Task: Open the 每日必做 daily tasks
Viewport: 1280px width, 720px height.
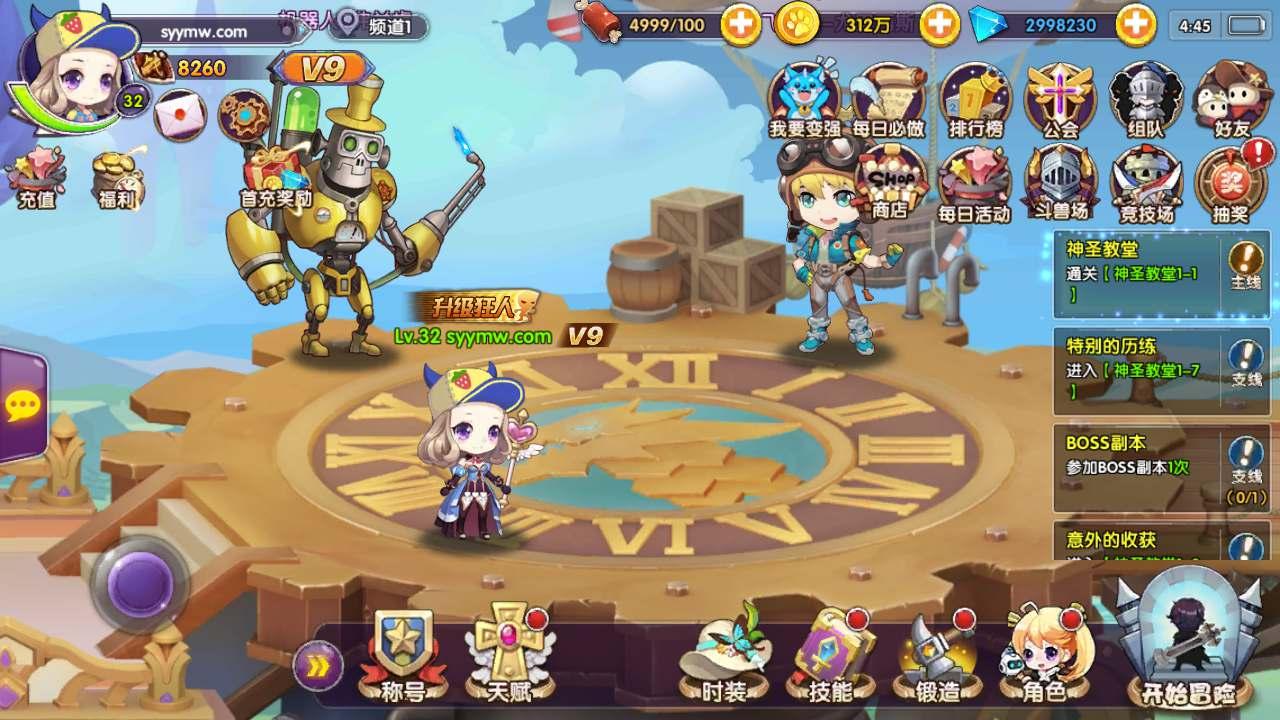Action: click(x=888, y=100)
